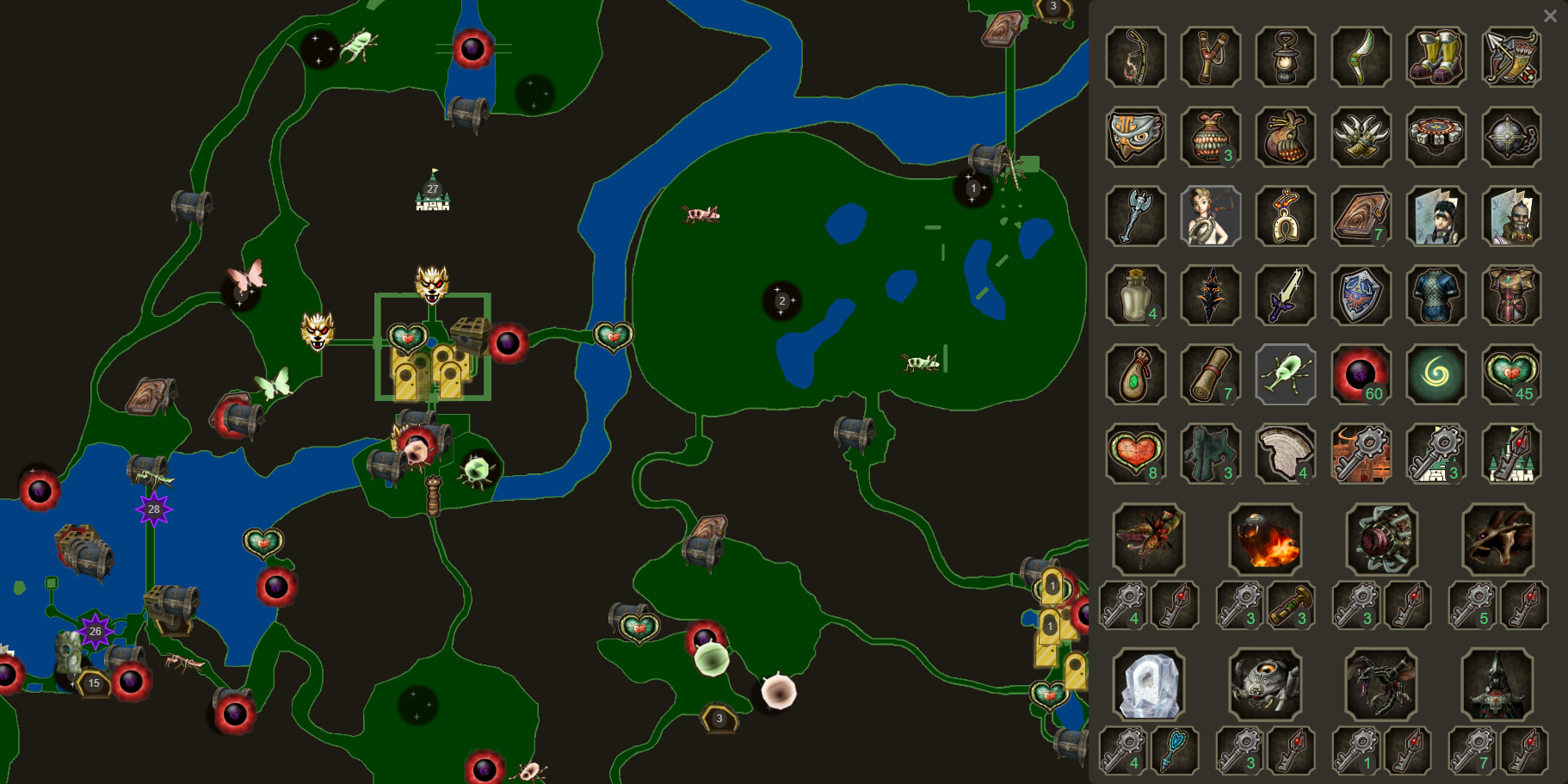Toggle the Horse Call item
Screen dimensions: 1568x784
tap(1286, 216)
